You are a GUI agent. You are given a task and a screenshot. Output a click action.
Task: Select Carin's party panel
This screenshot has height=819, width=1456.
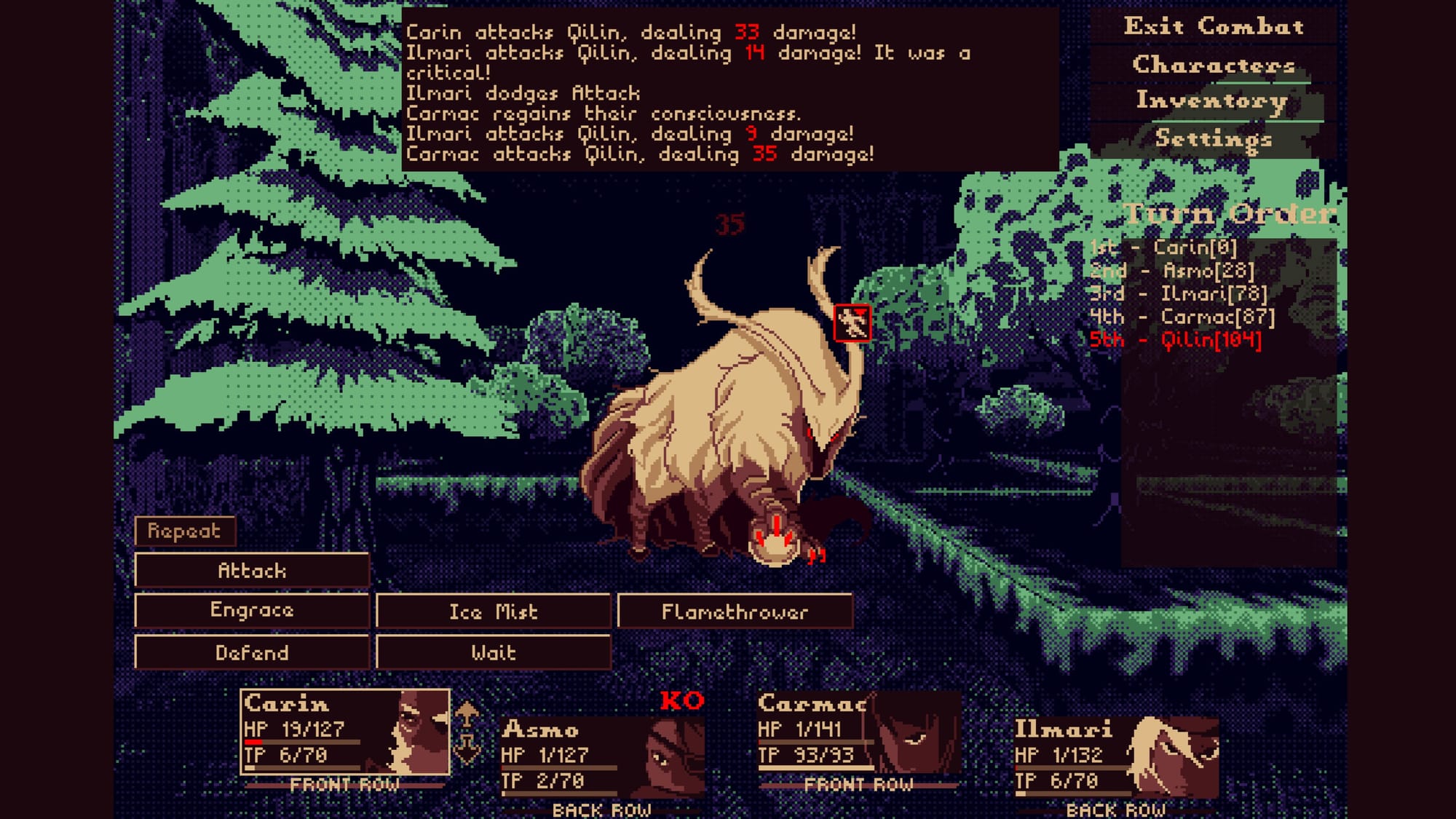(345, 732)
